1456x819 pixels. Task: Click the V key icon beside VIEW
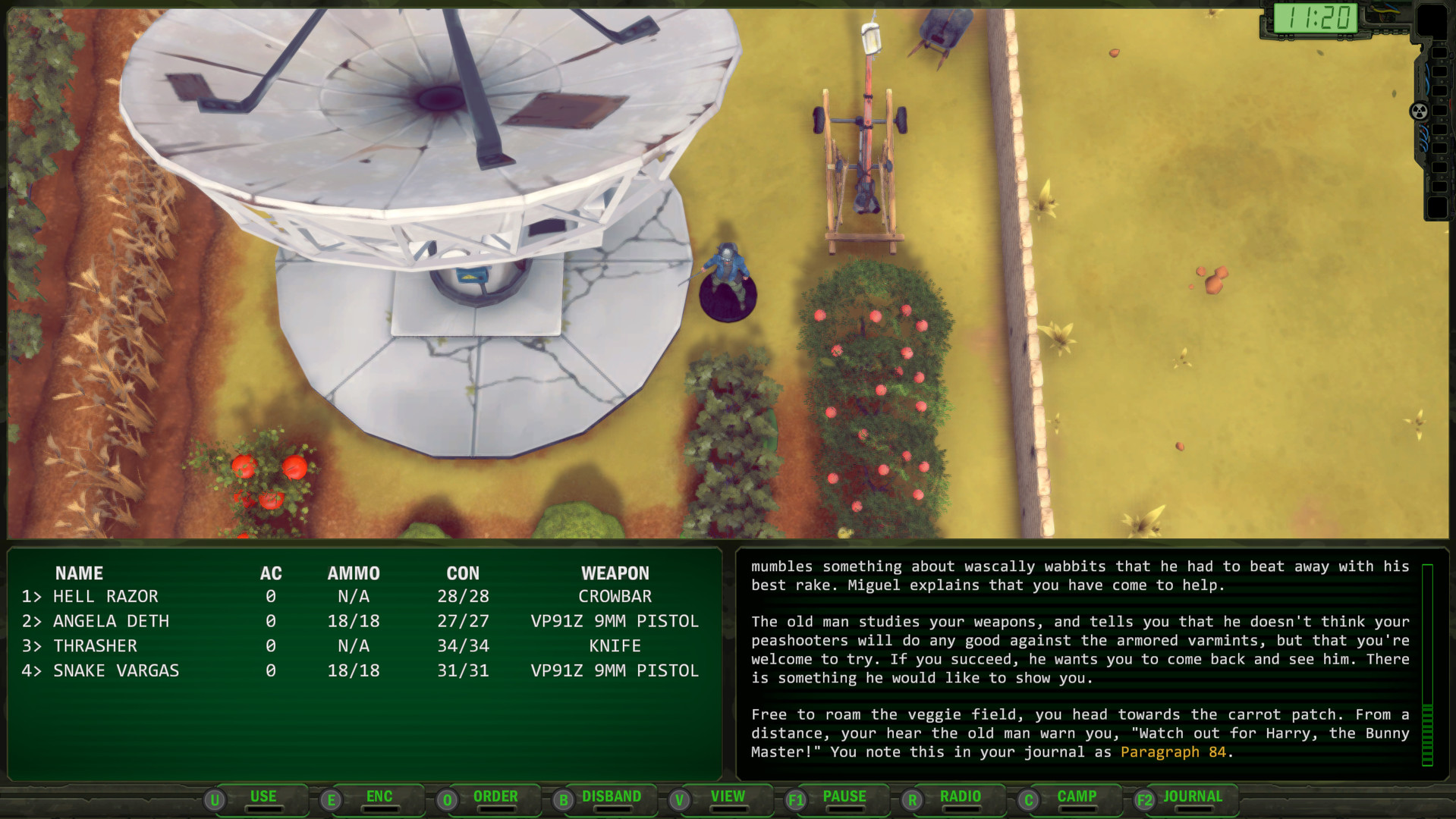(679, 799)
